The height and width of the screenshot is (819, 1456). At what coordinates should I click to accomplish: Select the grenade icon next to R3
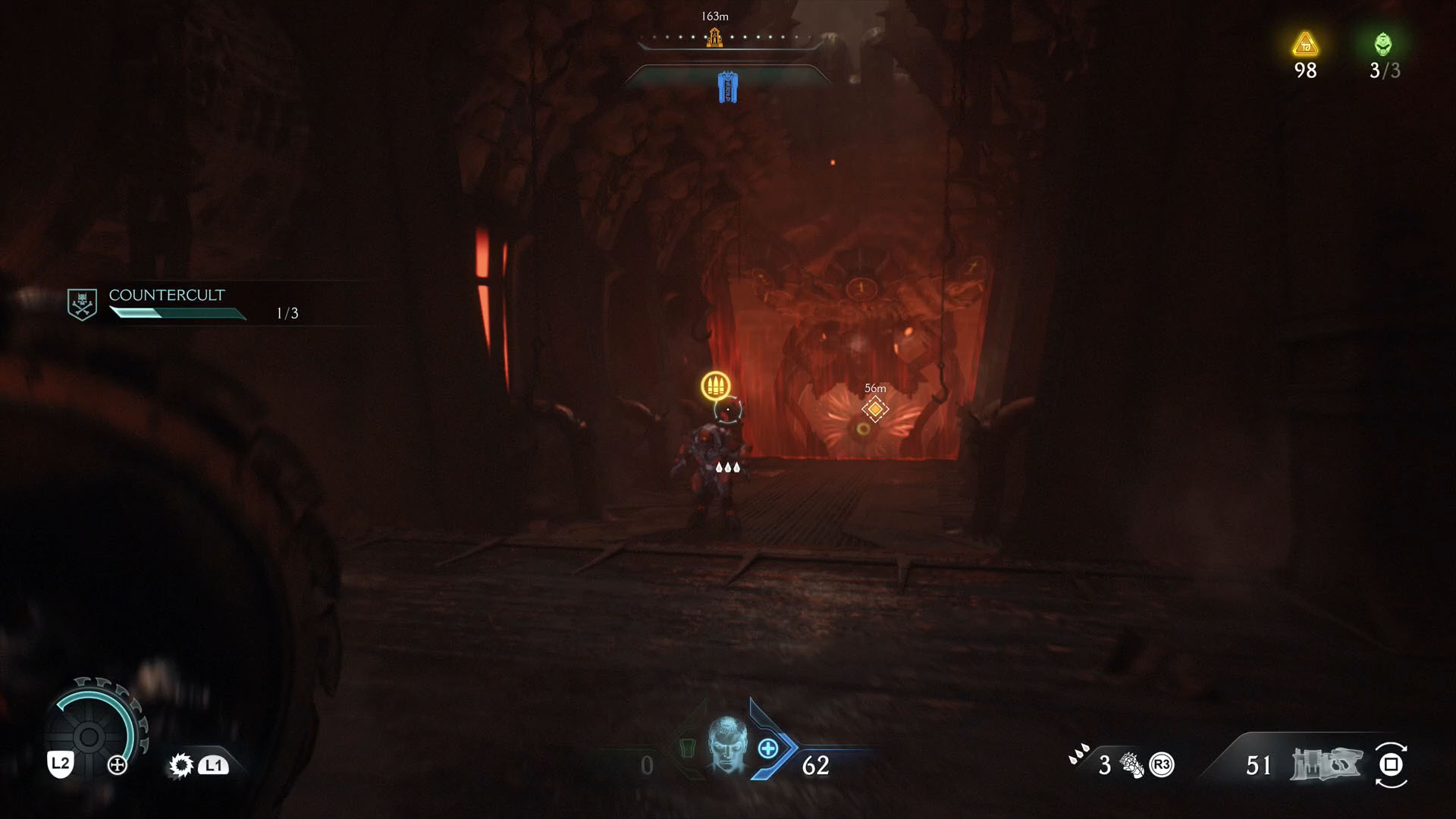pos(1132,766)
